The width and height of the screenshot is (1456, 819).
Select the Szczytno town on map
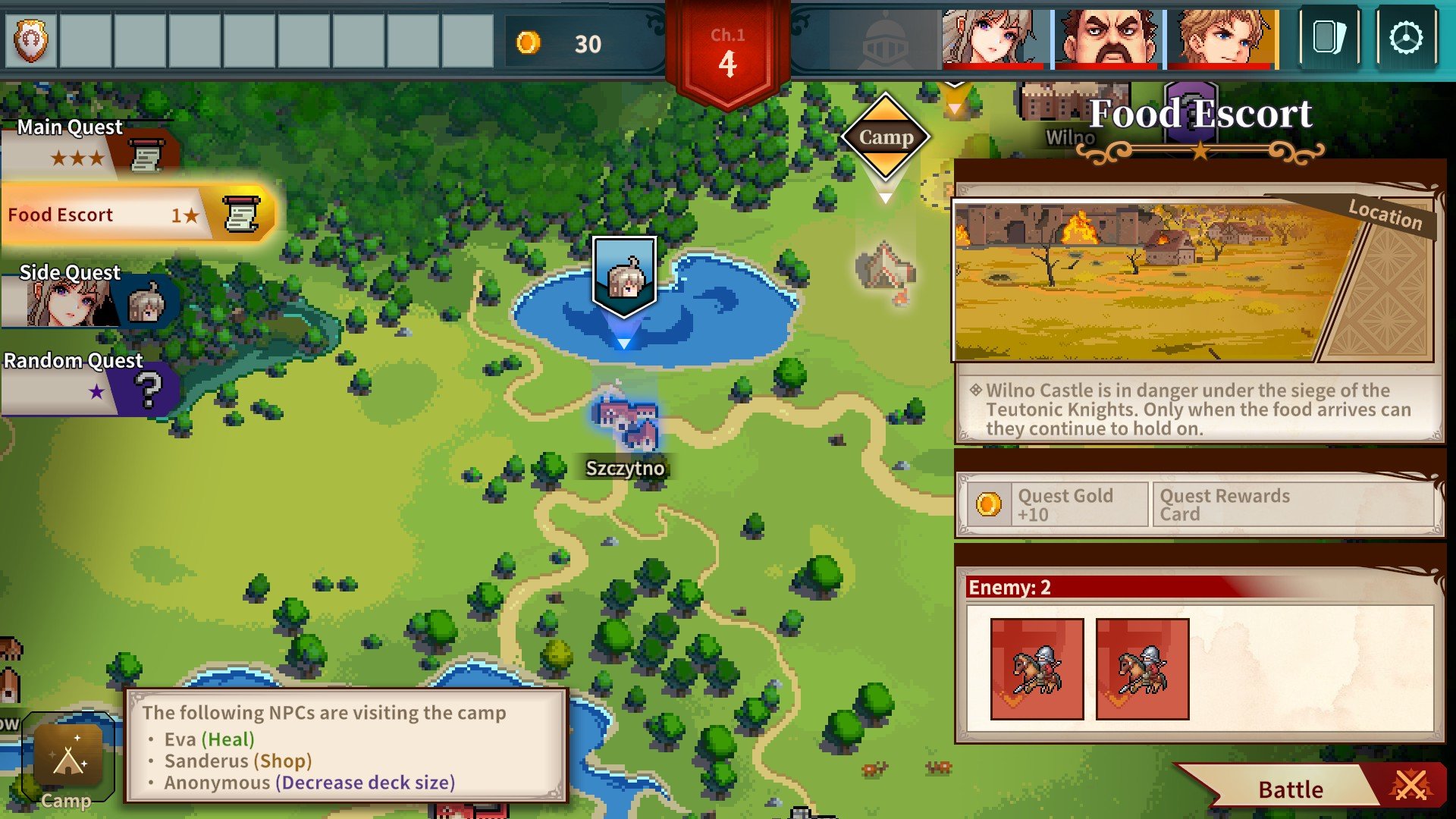(x=626, y=425)
